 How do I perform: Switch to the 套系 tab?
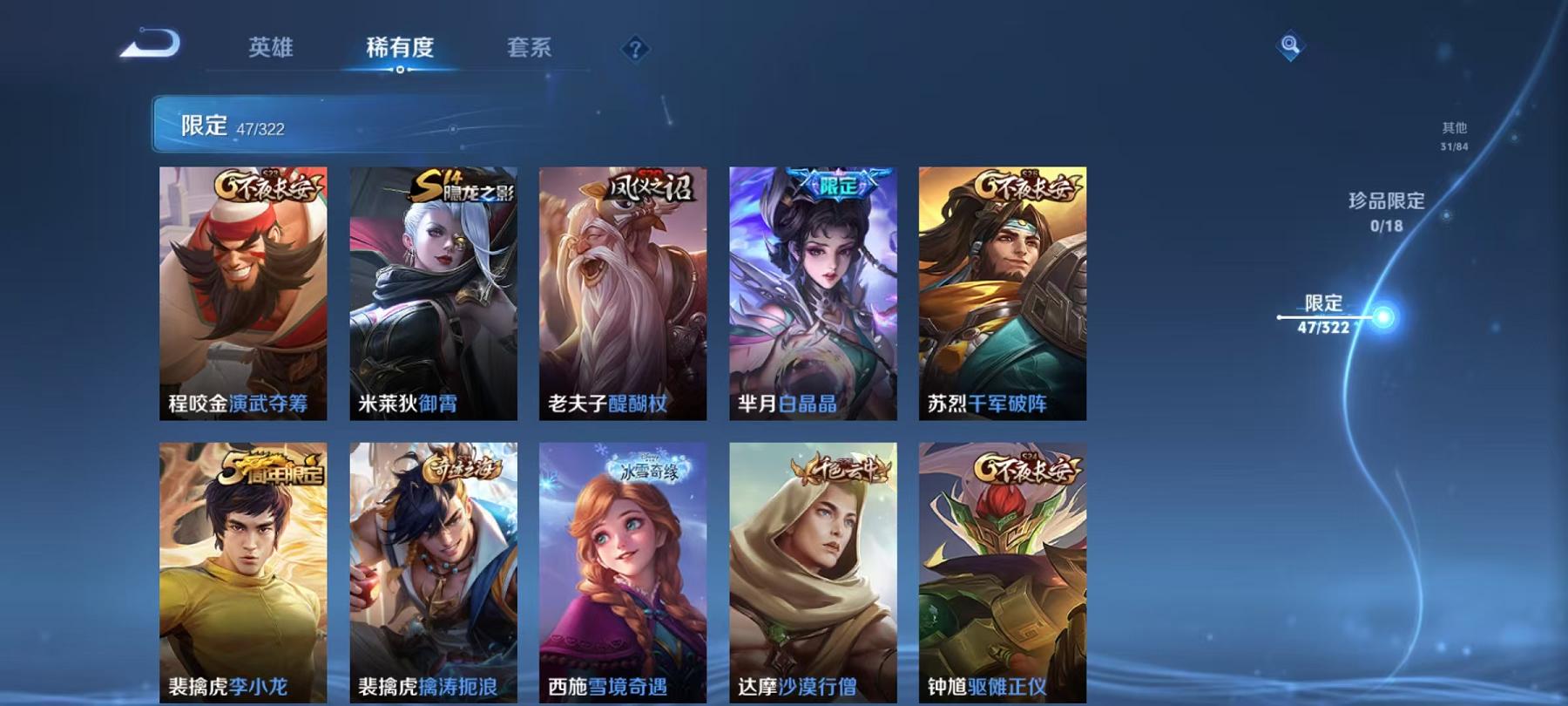coord(529,50)
